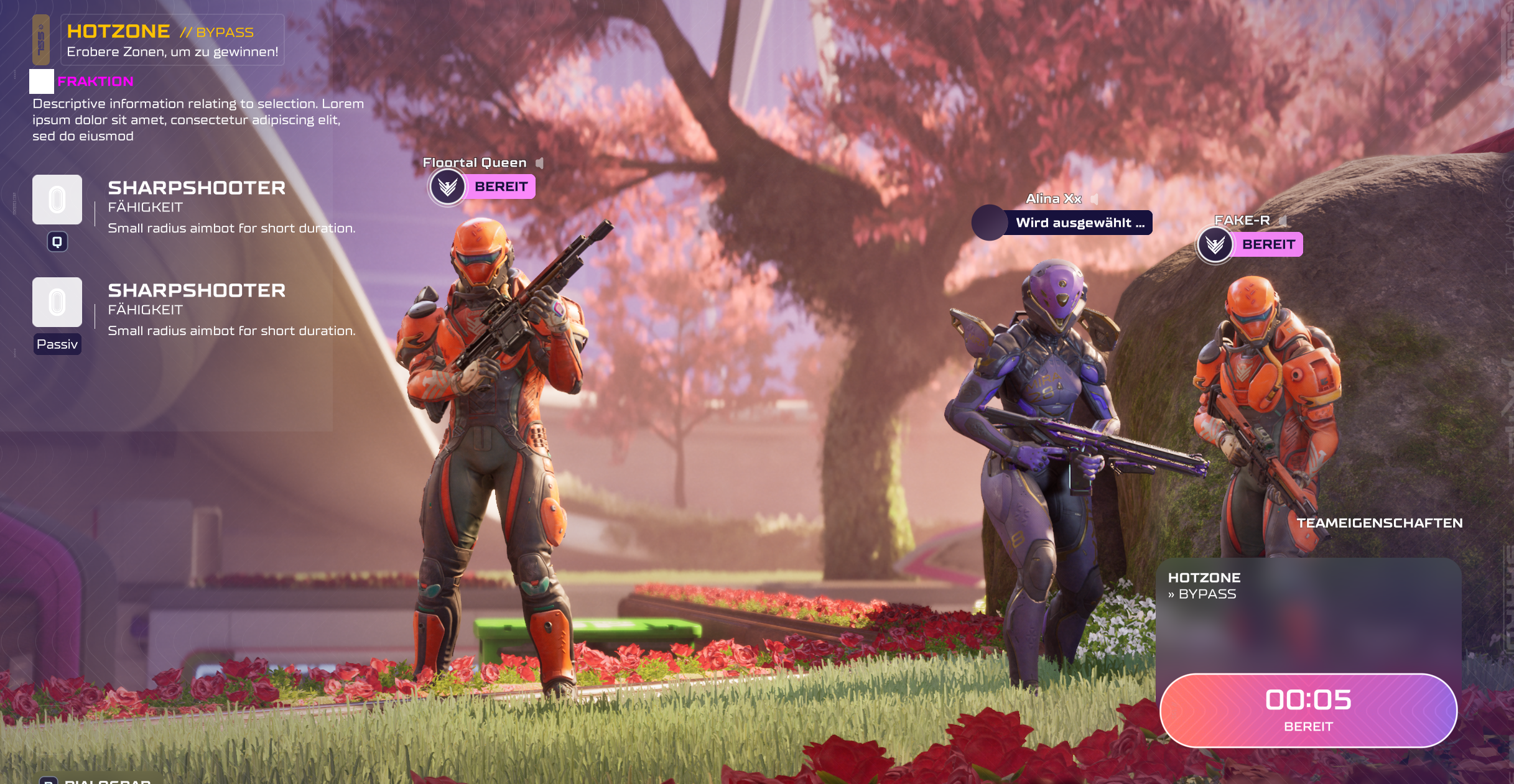The height and width of the screenshot is (784, 1514).
Task: Mute Floortal Queen via the speaker icon
Action: click(540, 163)
